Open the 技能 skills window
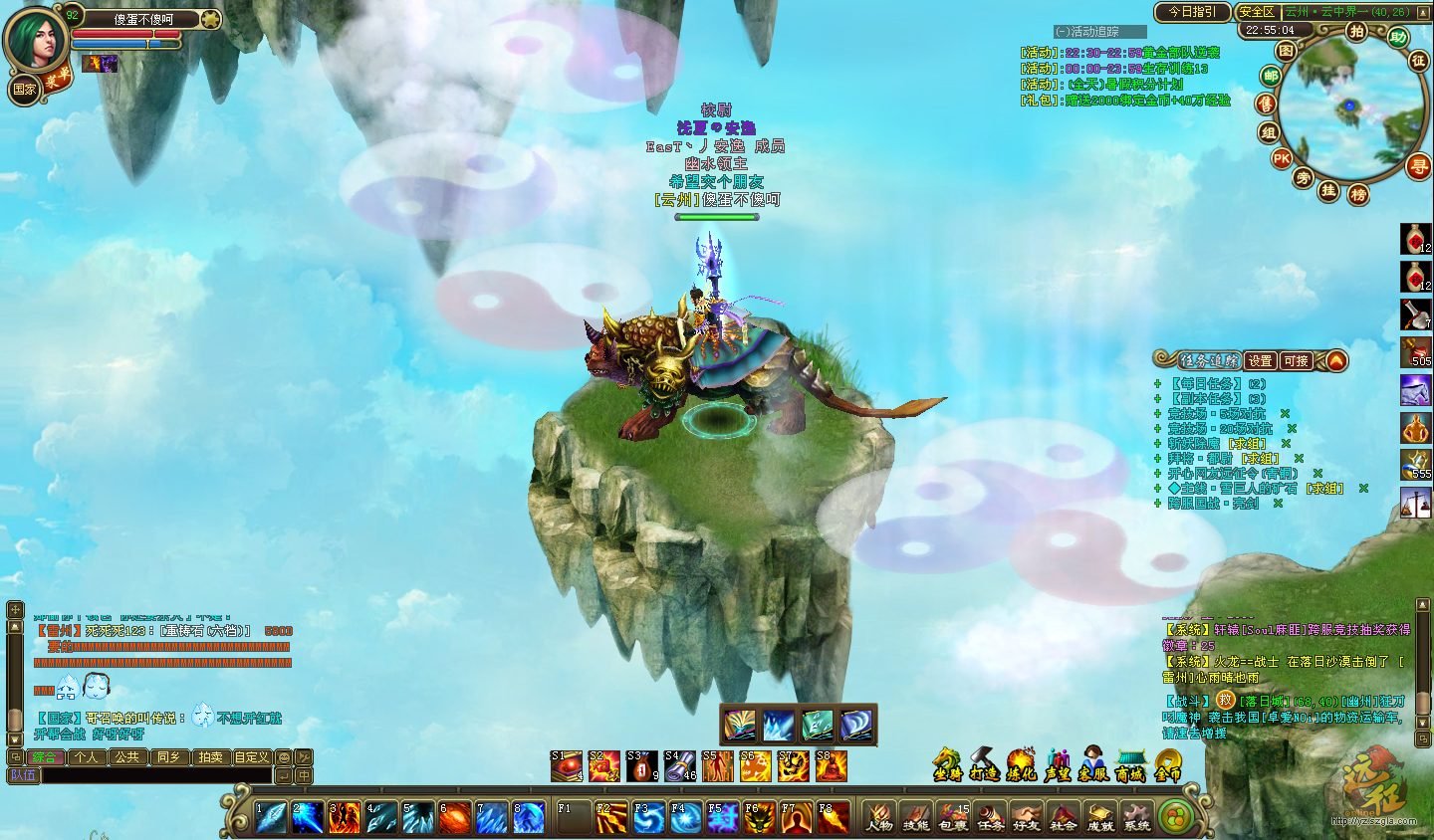 point(916,815)
